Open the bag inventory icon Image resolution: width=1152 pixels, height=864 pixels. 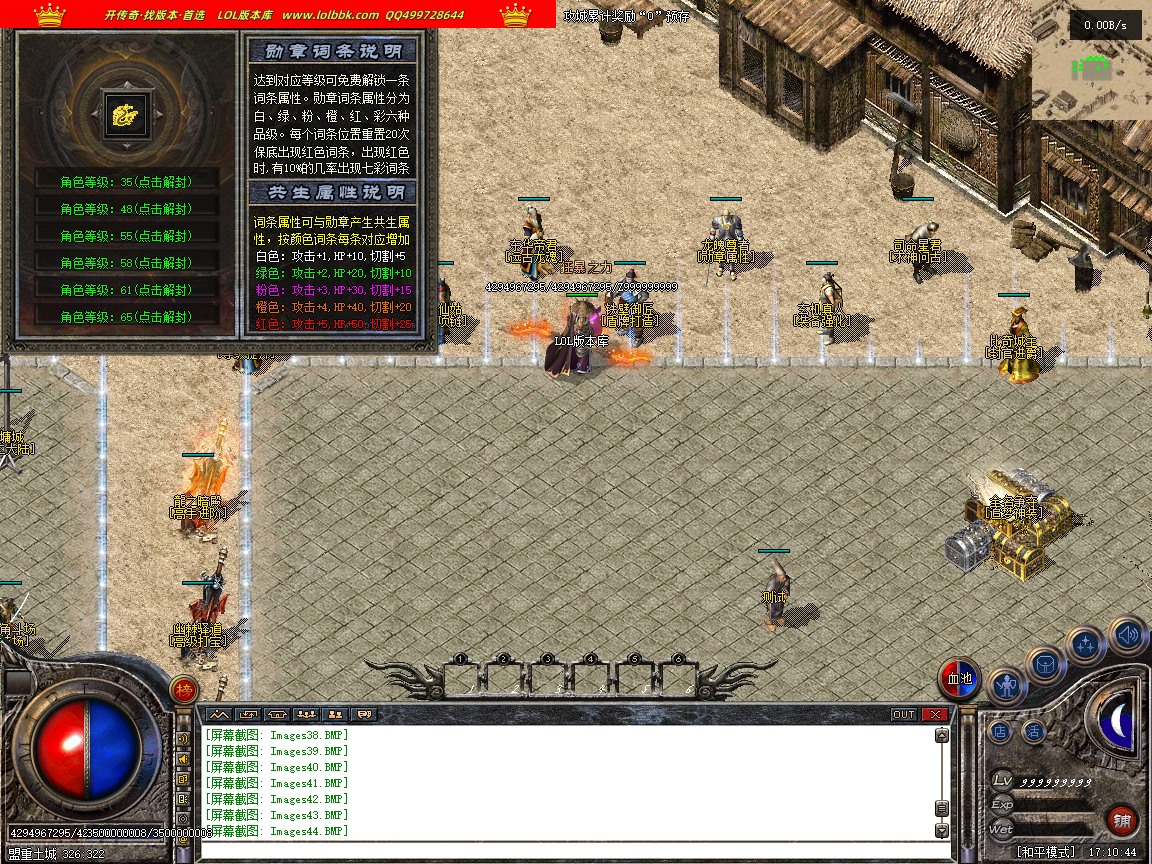point(1046,665)
